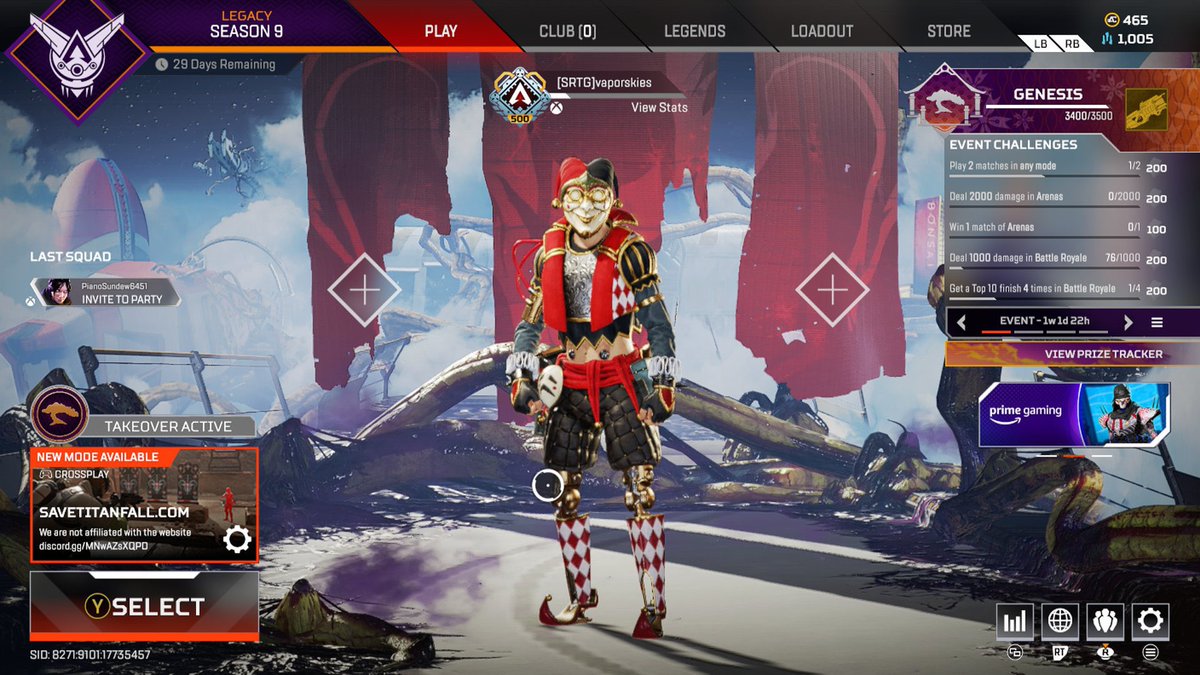1200x675 pixels.
Task: Click View Stats under vaporskies
Action: pos(659,107)
